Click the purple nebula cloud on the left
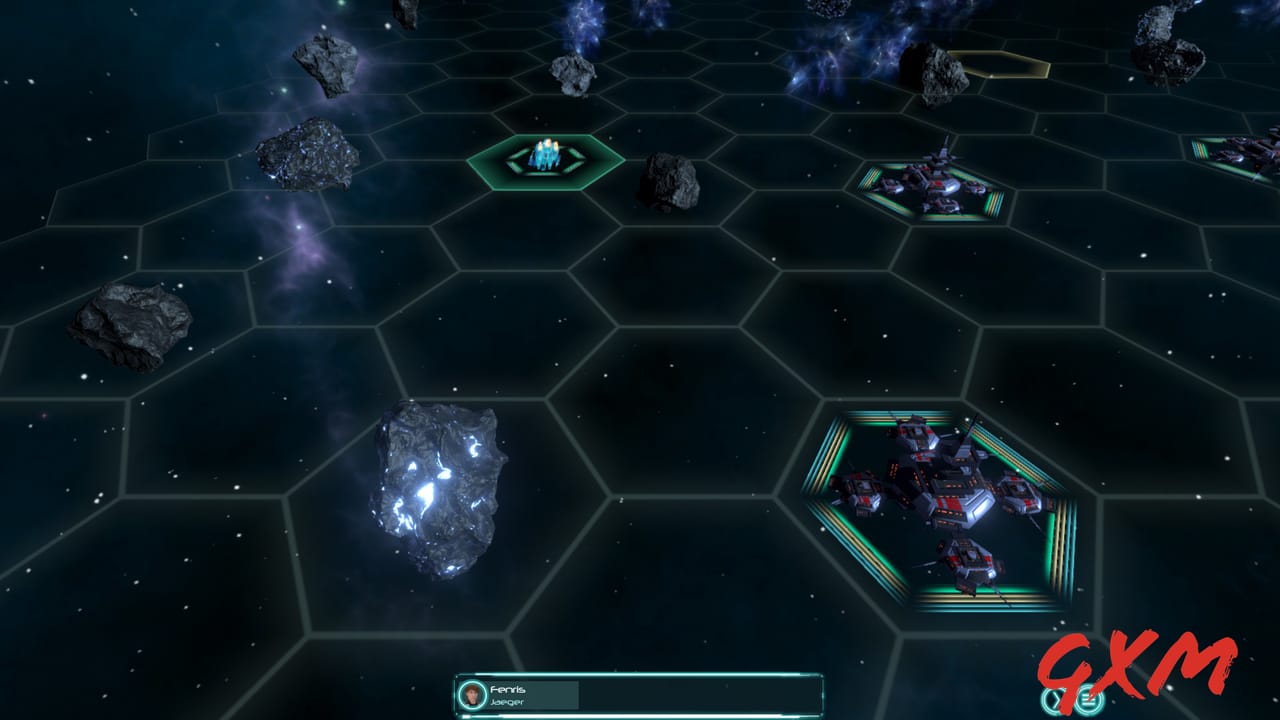1280x720 pixels. tap(300, 250)
